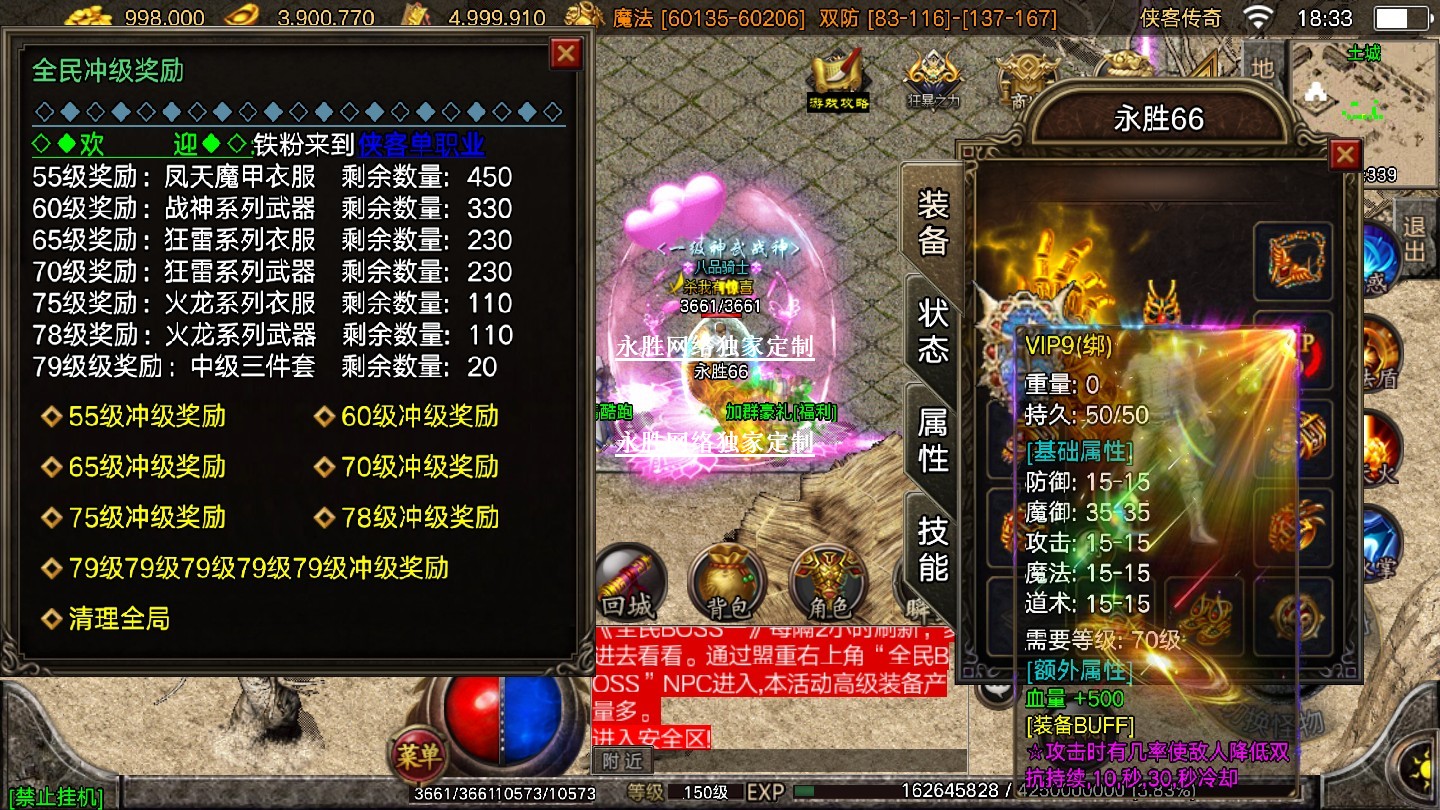The width and height of the screenshot is (1440, 810).
Task: Open the 属性 tab
Action: (932, 441)
